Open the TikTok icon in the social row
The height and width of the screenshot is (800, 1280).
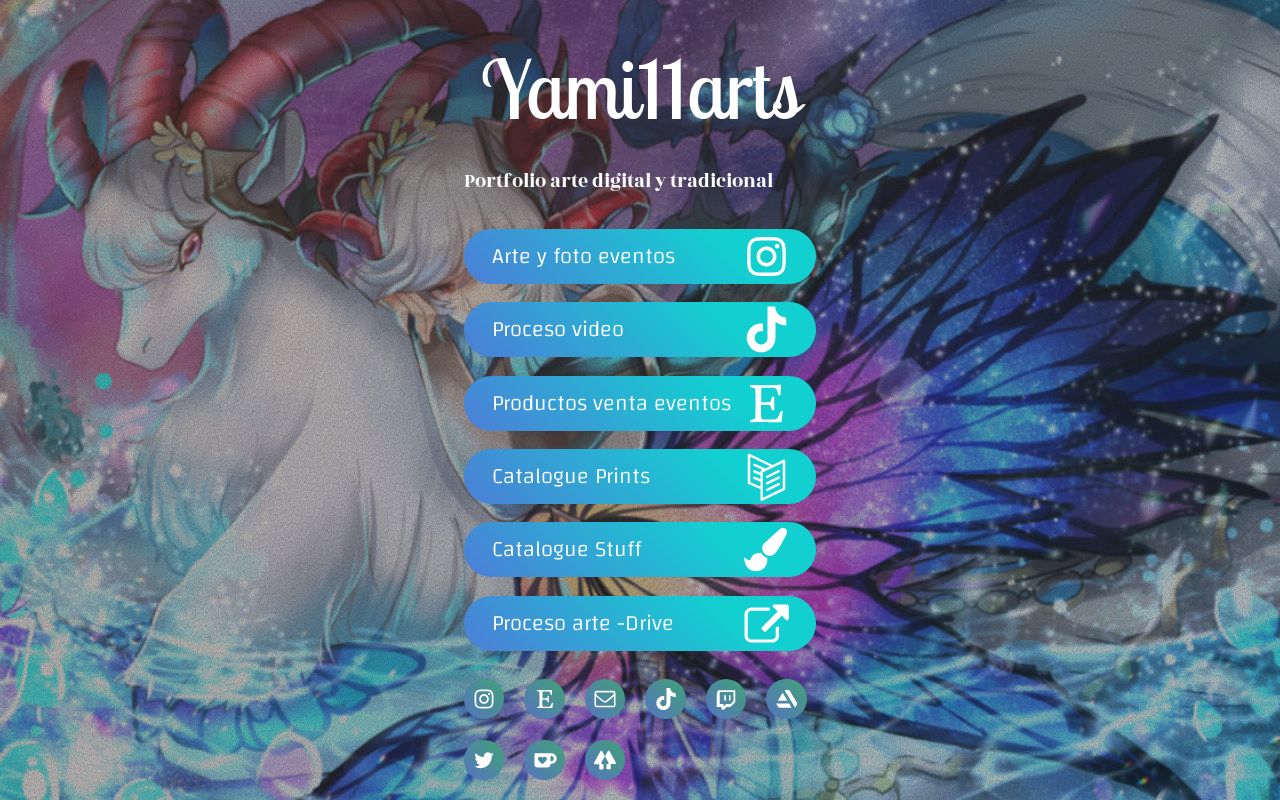[665, 699]
